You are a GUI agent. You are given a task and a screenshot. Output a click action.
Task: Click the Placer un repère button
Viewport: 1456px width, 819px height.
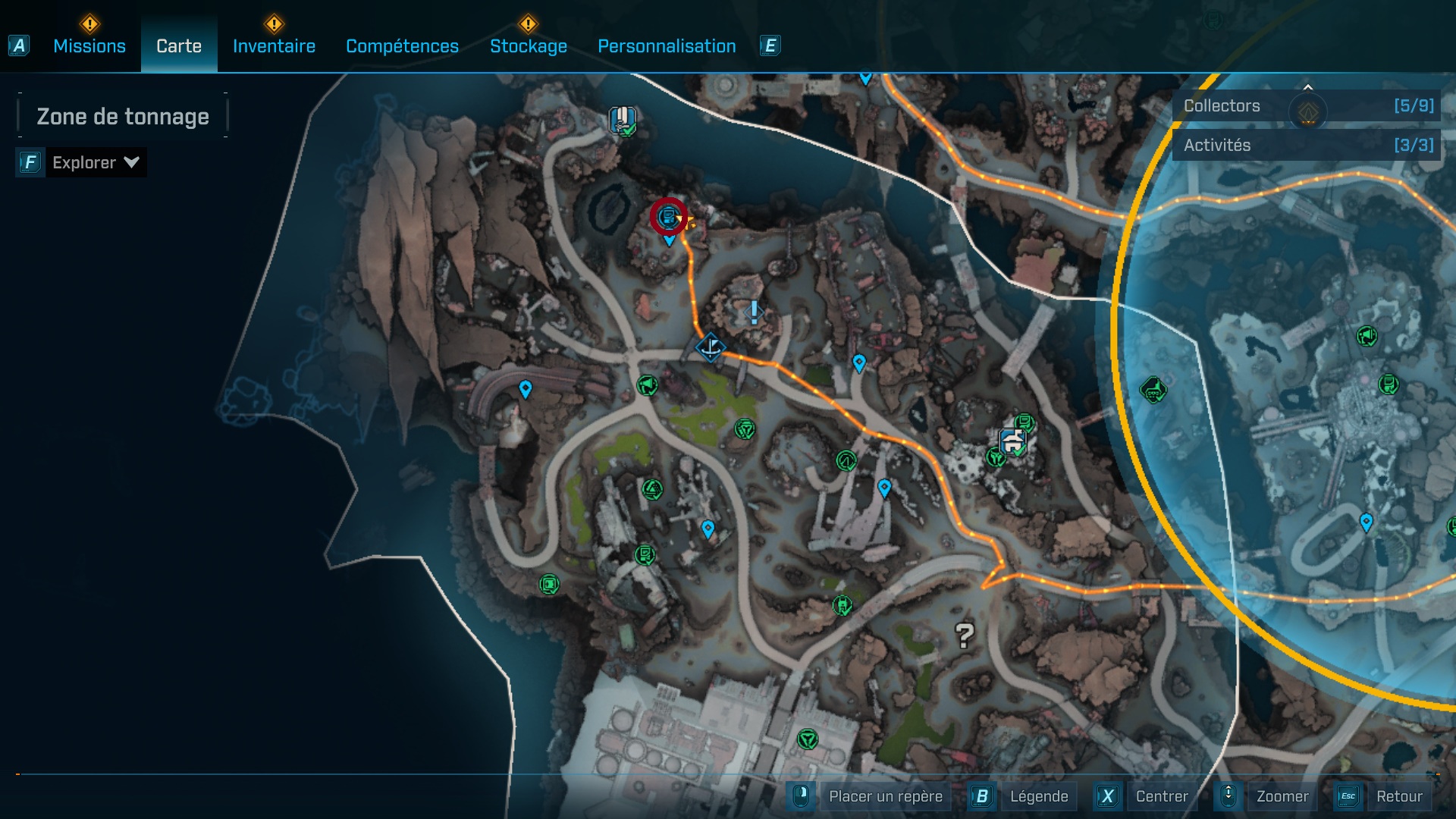pos(885,796)
